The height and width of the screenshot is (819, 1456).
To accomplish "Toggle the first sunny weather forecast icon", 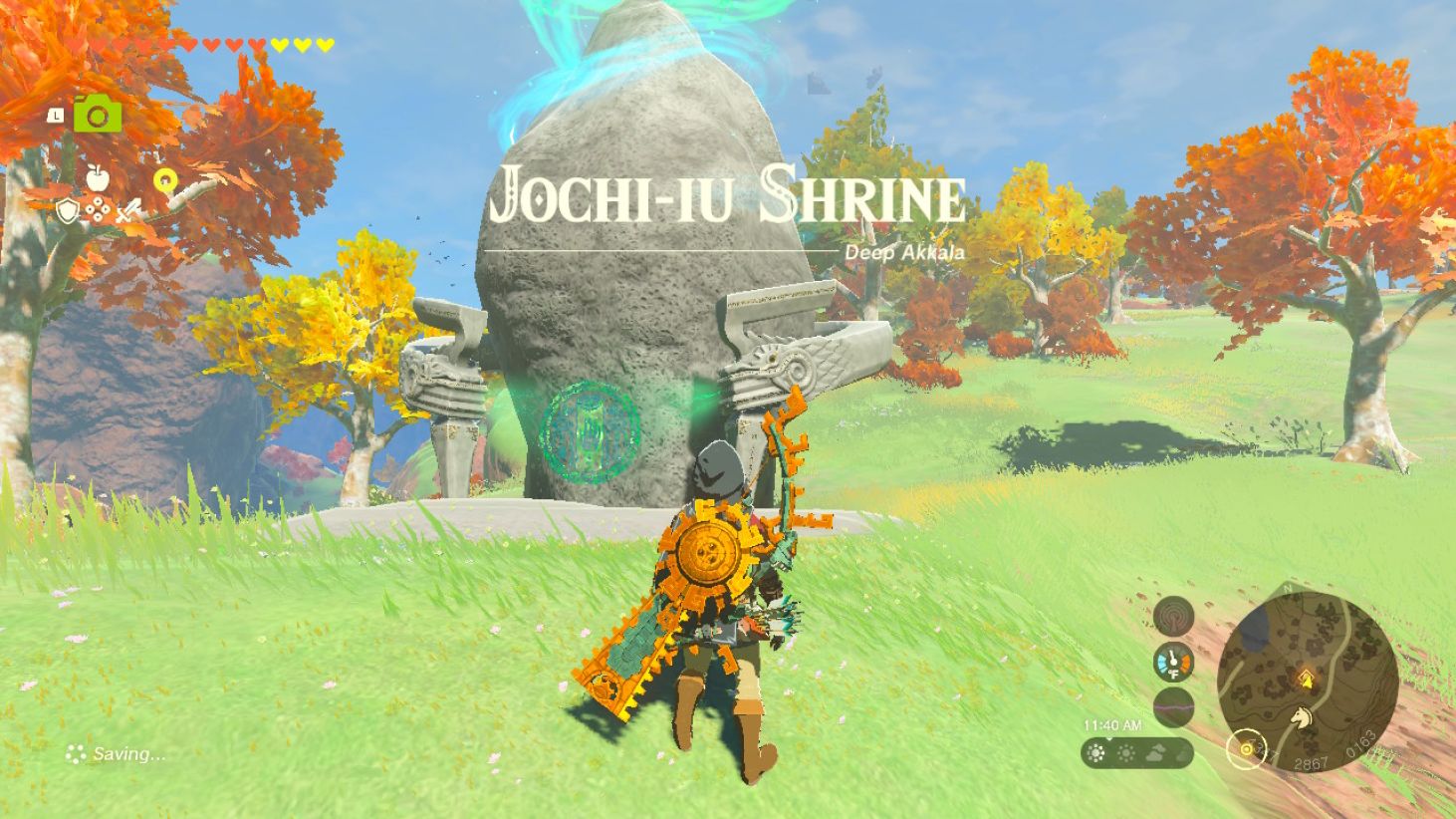I will (1095, 751).
